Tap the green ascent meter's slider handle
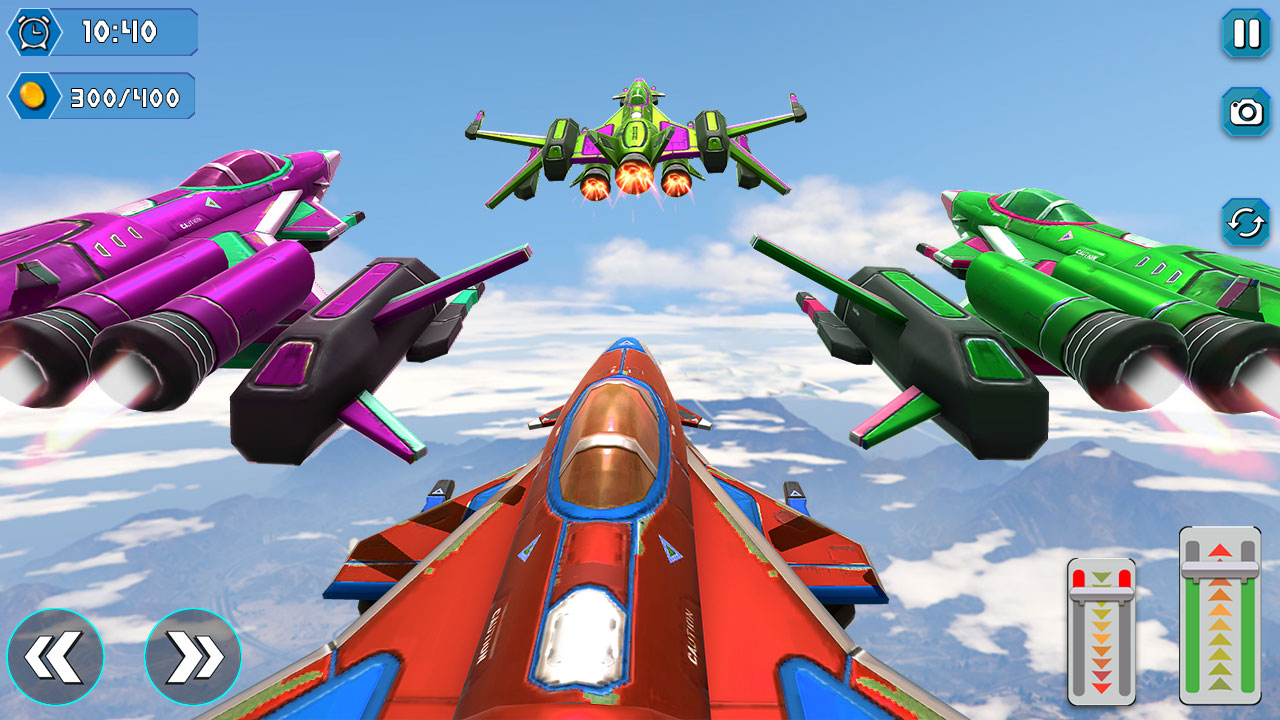The height and width of the screenshot is (720, 1280). click(1218, 568)
